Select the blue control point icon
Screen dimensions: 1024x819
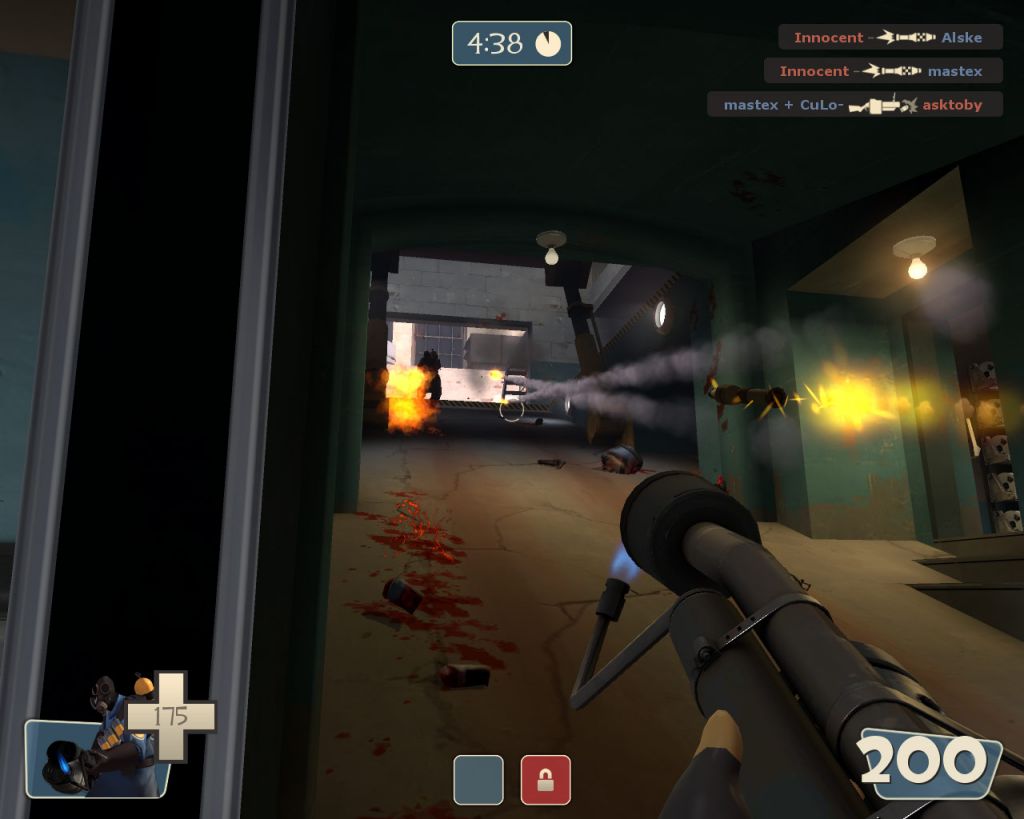click(478, 780)
